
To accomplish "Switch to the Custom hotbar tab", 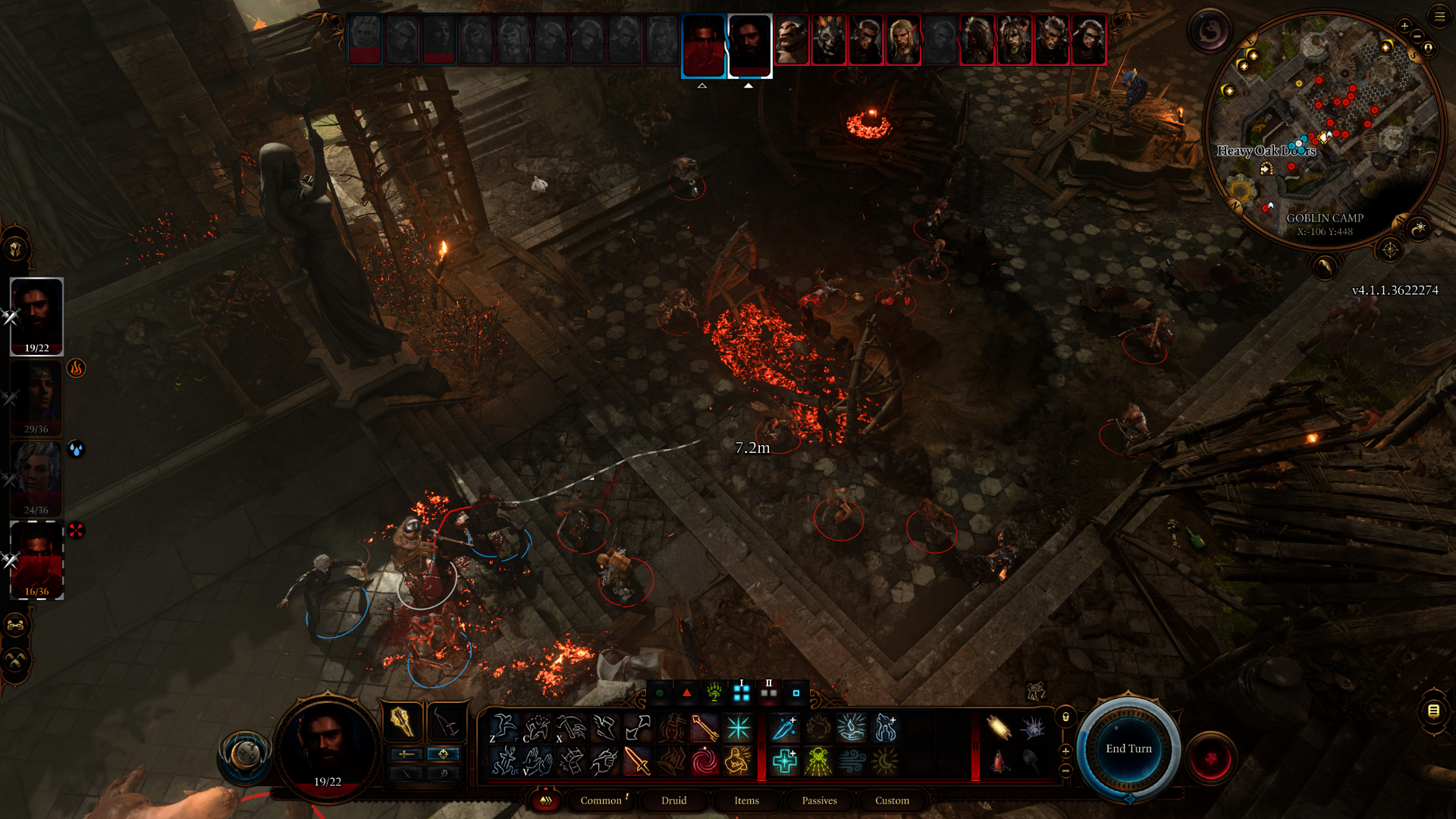I will (892, 801).
